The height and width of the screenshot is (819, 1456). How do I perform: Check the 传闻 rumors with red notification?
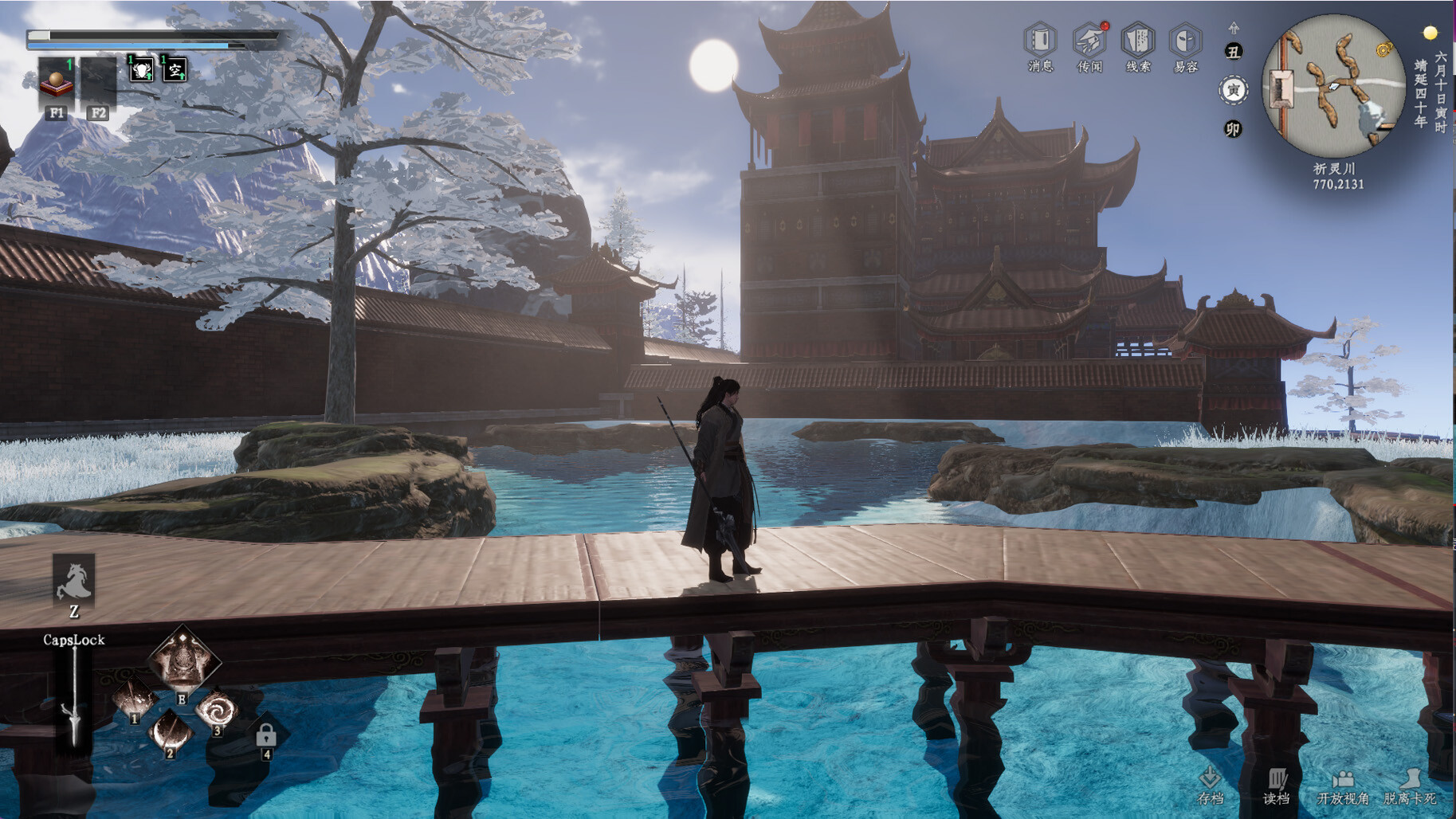point(1091,40)
